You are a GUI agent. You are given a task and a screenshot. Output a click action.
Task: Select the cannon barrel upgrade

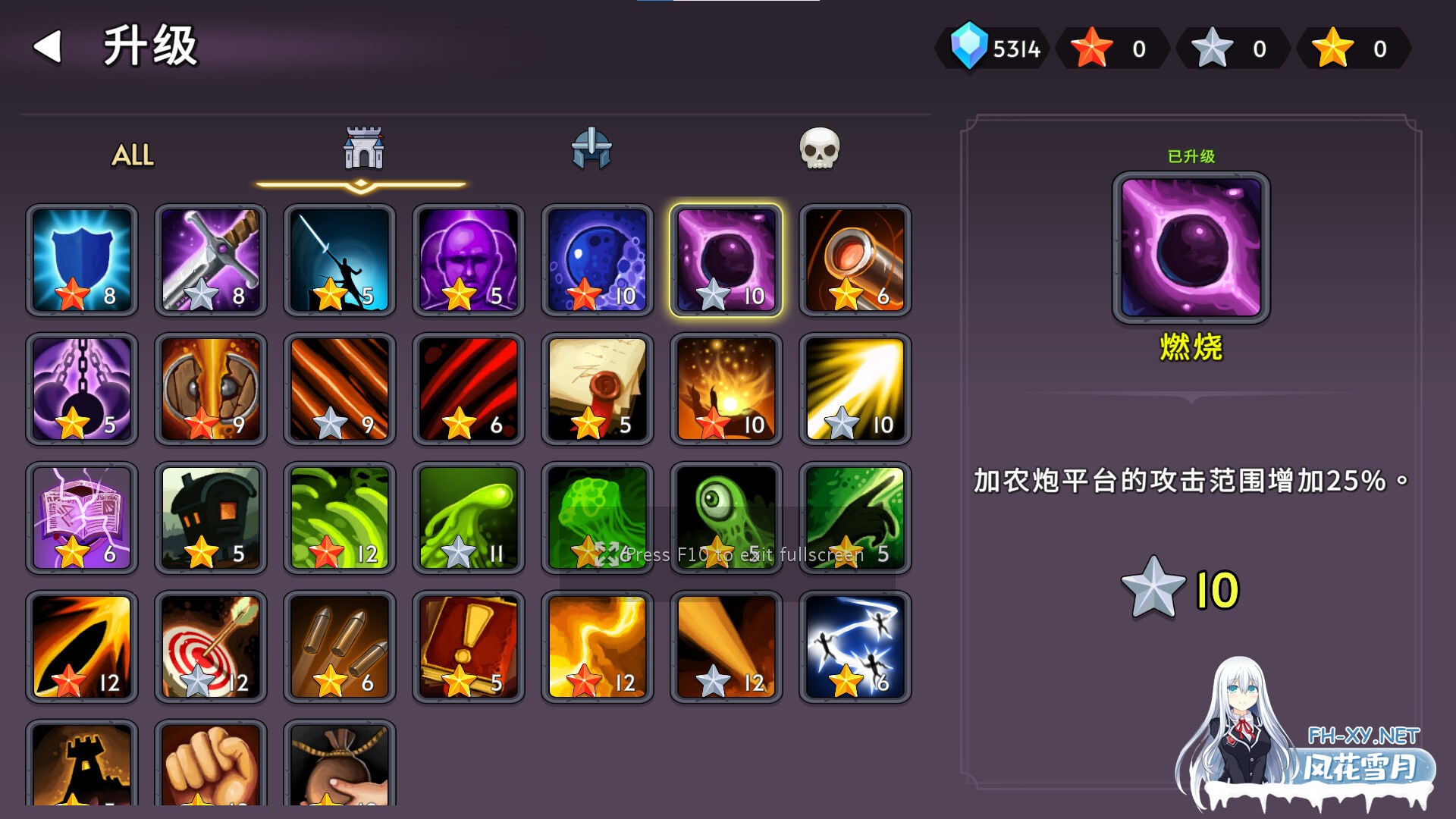855,260
